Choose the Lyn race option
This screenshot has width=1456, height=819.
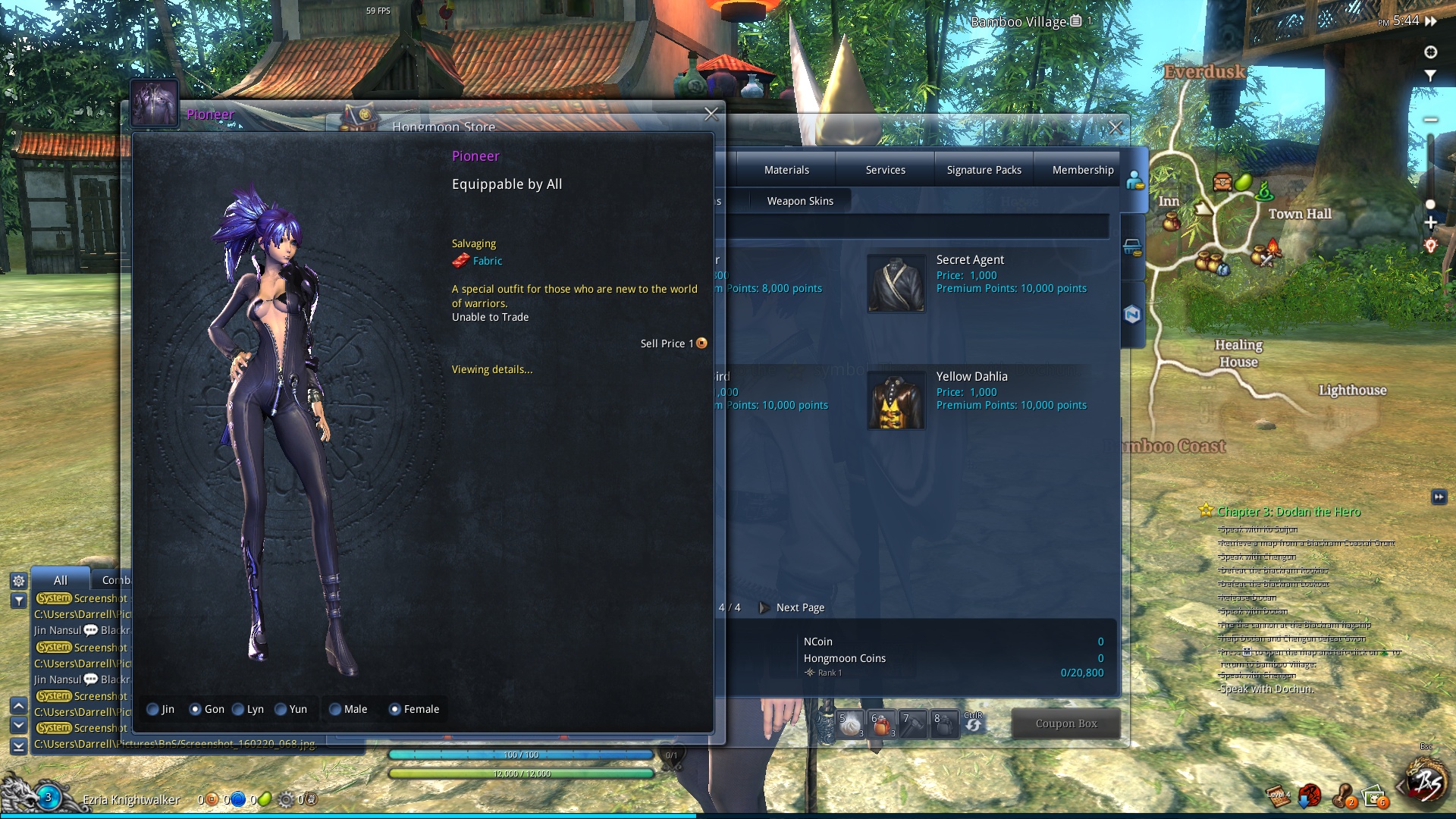[x=239, y=710]
